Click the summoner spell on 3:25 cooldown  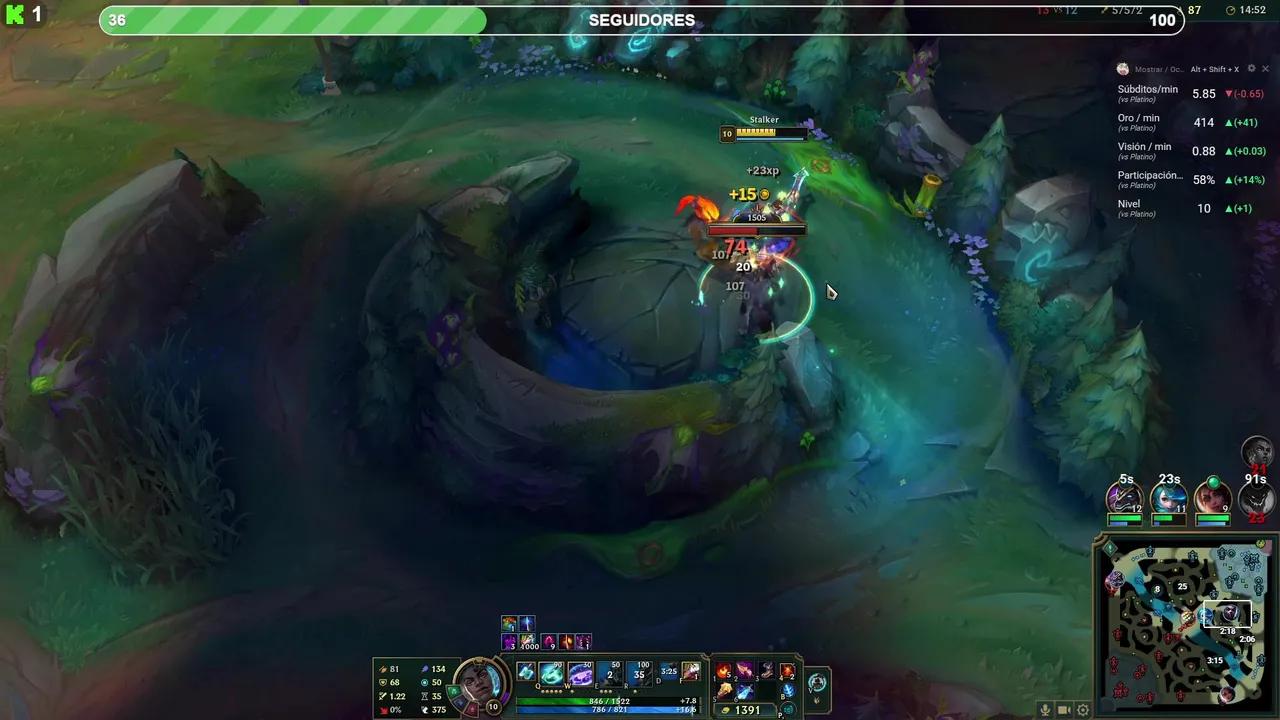tap(668, 670)
